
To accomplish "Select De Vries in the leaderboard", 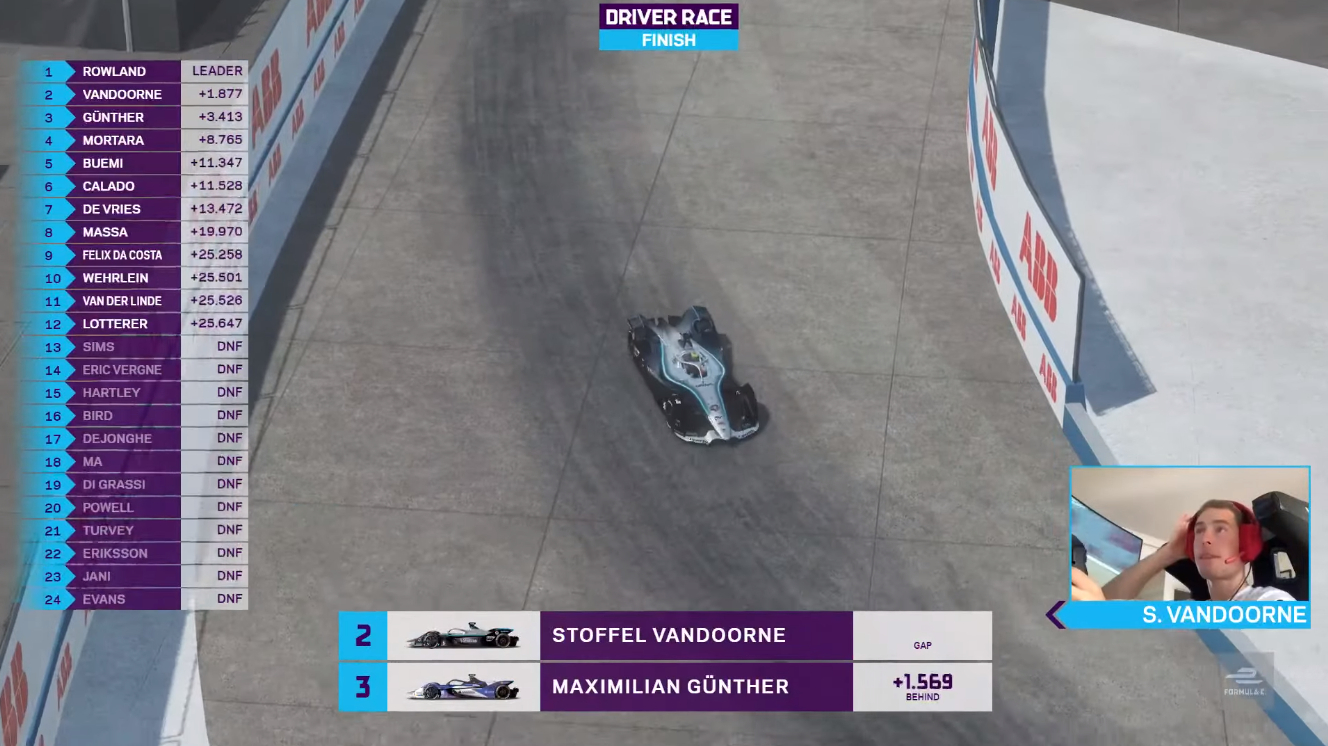I will pos(136,209).
